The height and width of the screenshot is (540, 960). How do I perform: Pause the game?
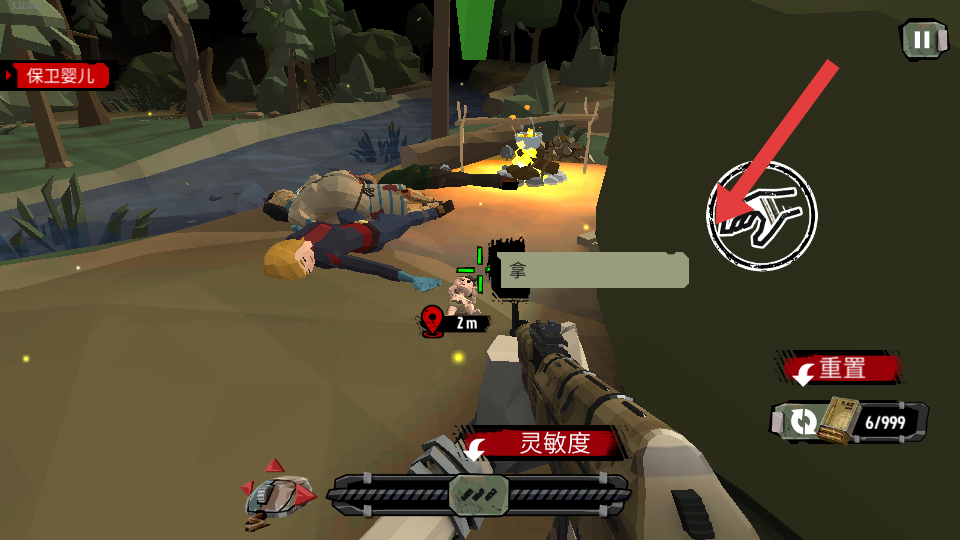[922, 40]
